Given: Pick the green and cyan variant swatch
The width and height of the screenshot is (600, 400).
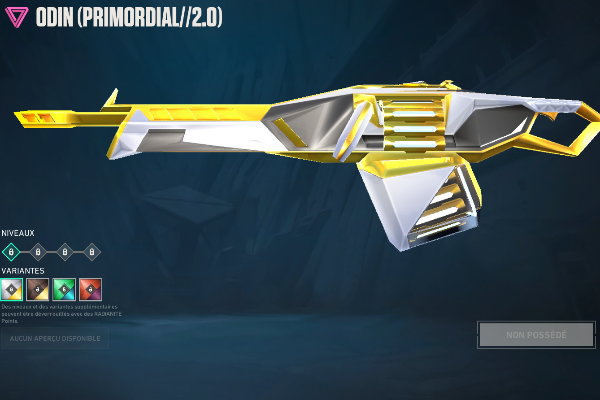Looking at the screenshot, I should pyautogui.click(x=64, y=289).
